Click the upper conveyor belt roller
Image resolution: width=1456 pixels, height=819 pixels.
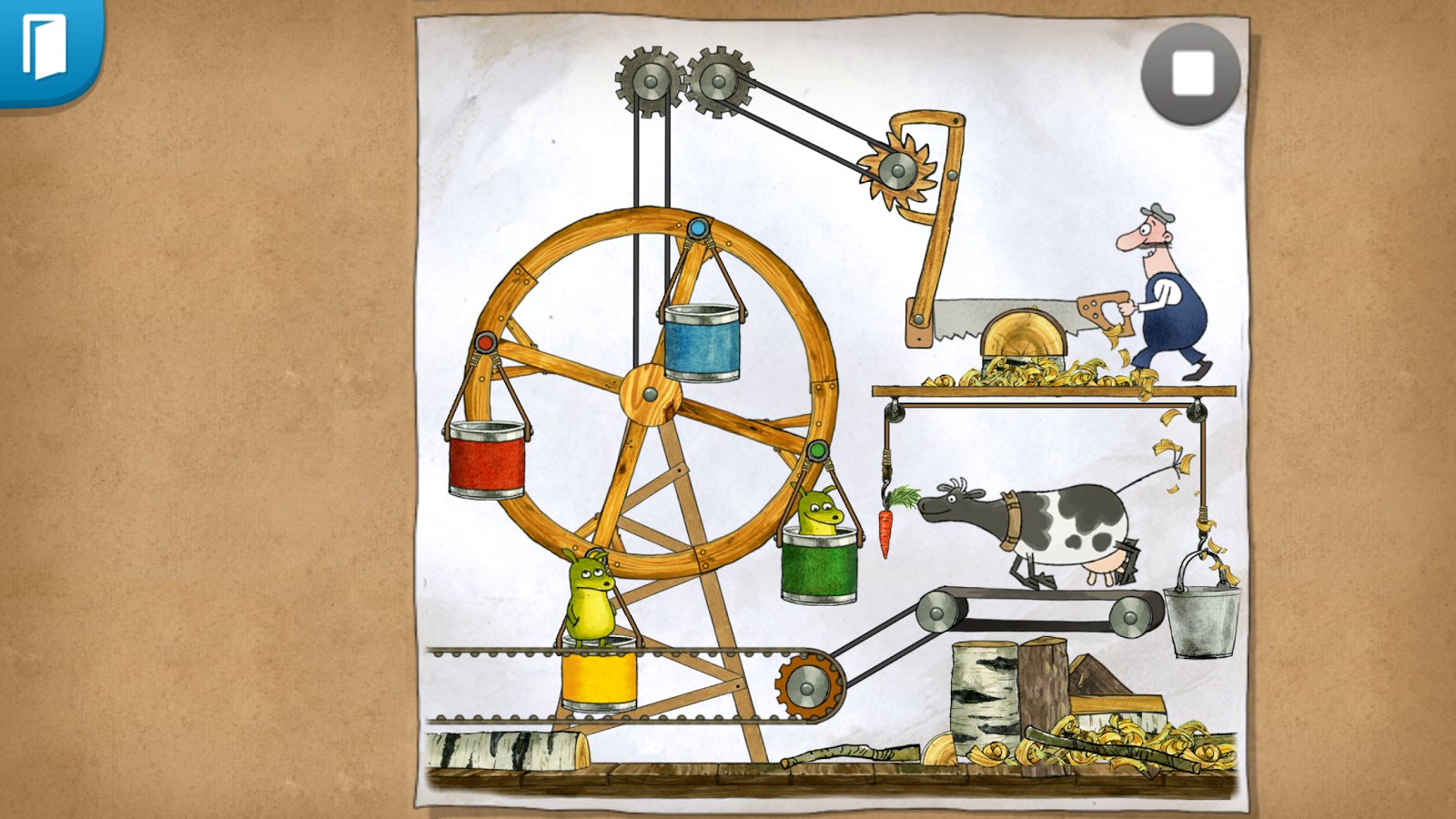pos(937,612)
